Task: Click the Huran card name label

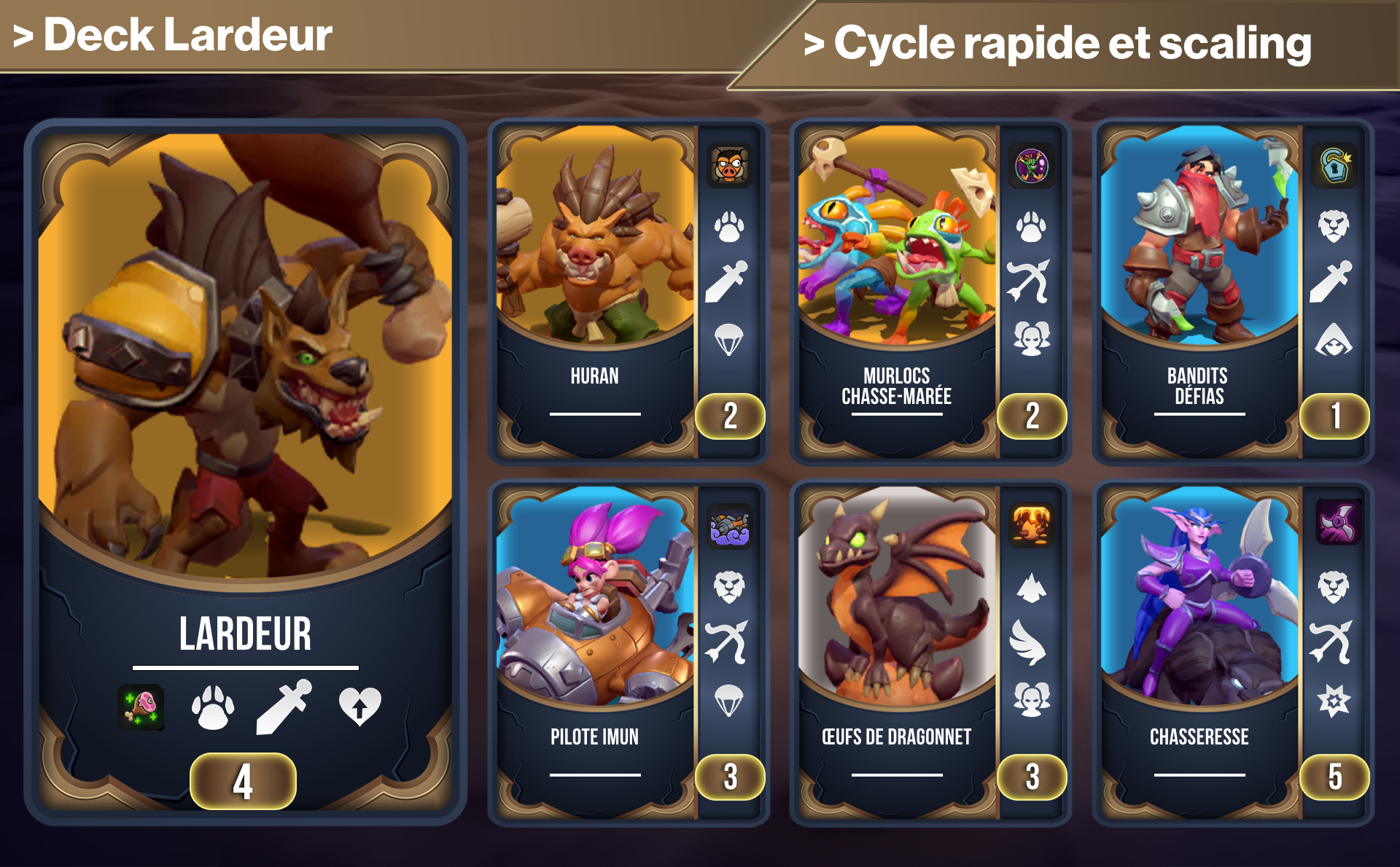Action: 595,378
